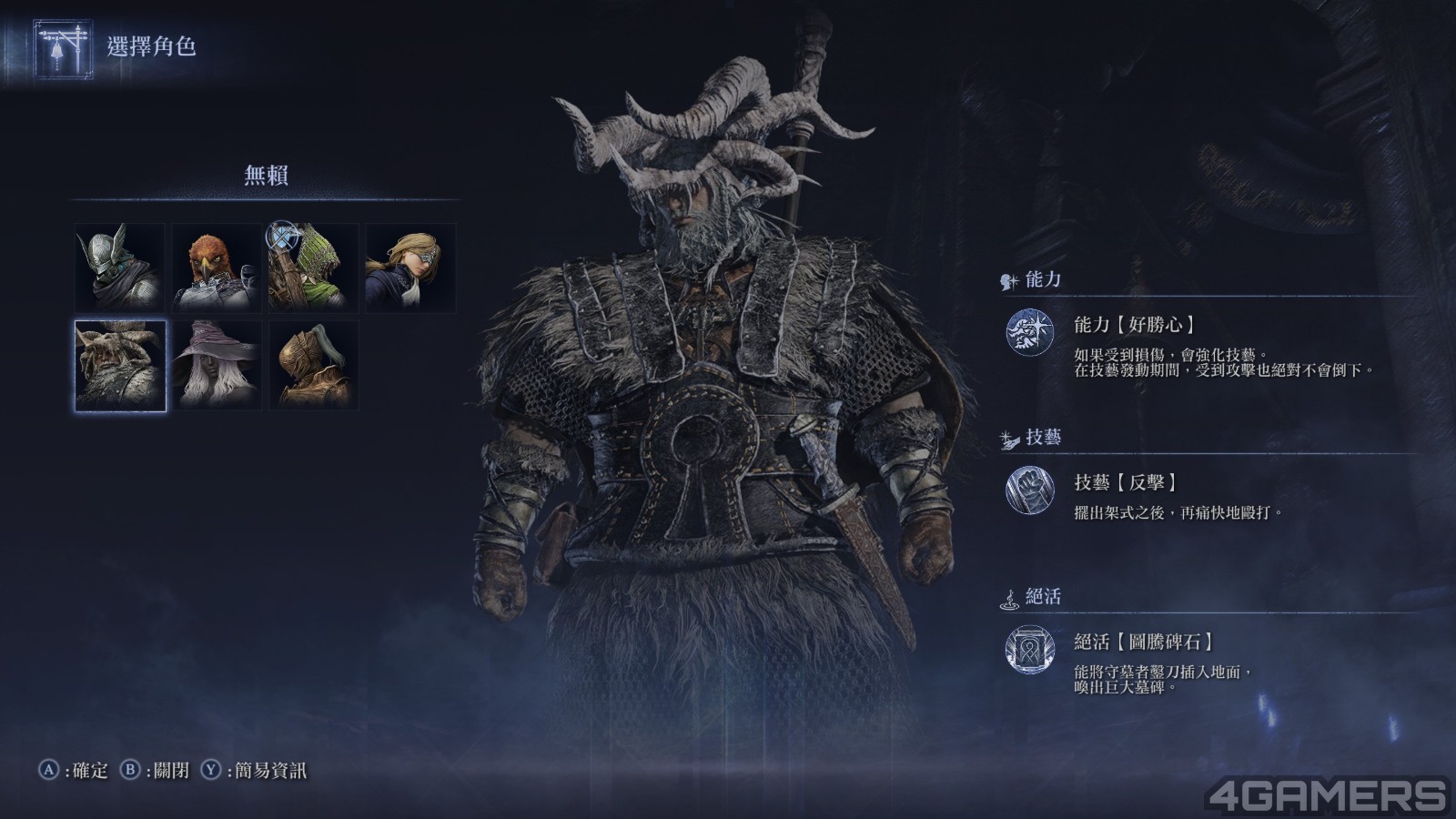Choose the horned Raider portrait
This screenshot has height=819, width=1456.
coord(120,365)
